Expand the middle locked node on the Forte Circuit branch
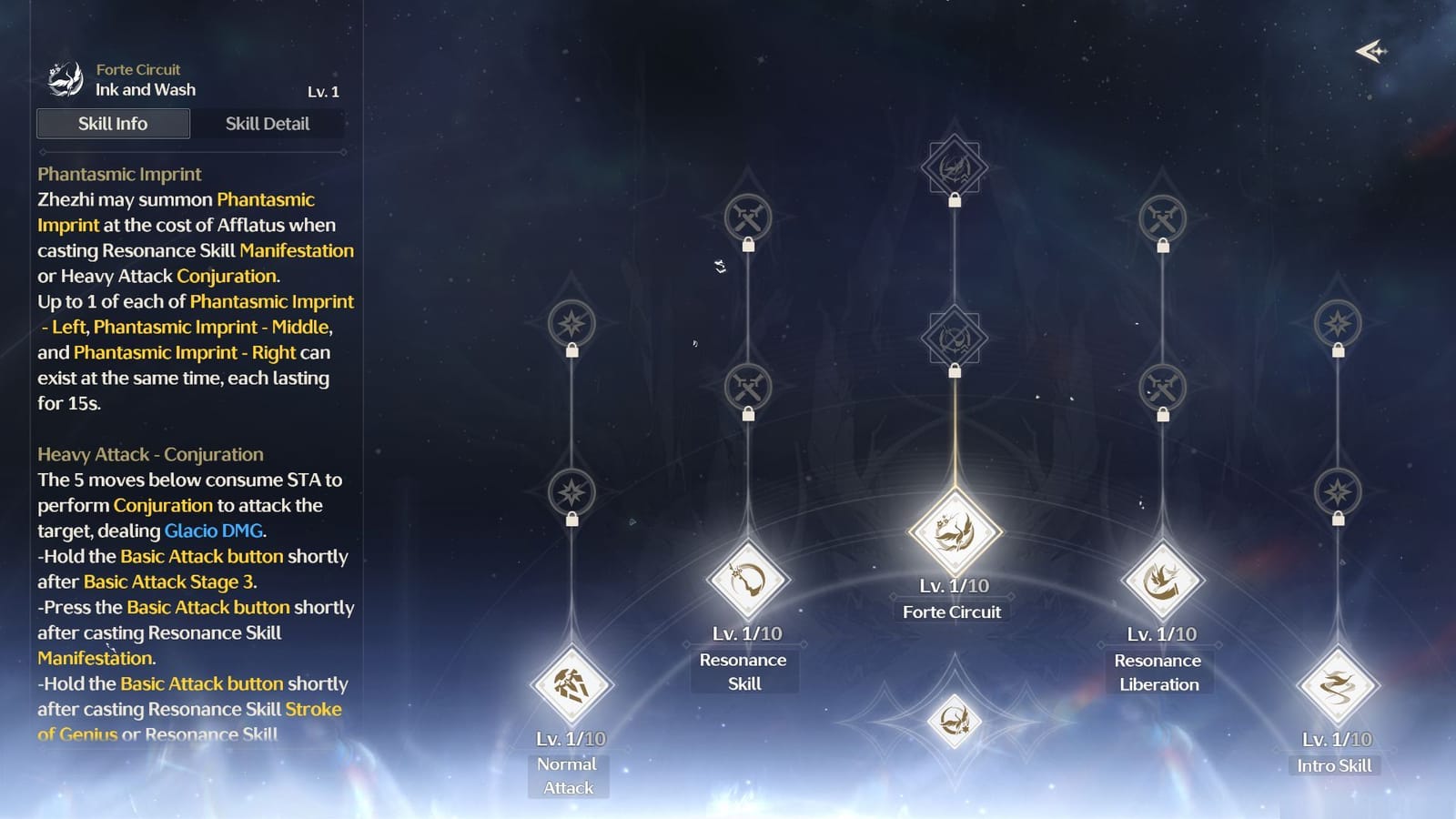The height and width of the screenshot is (819, 1456). click(954, 337)
